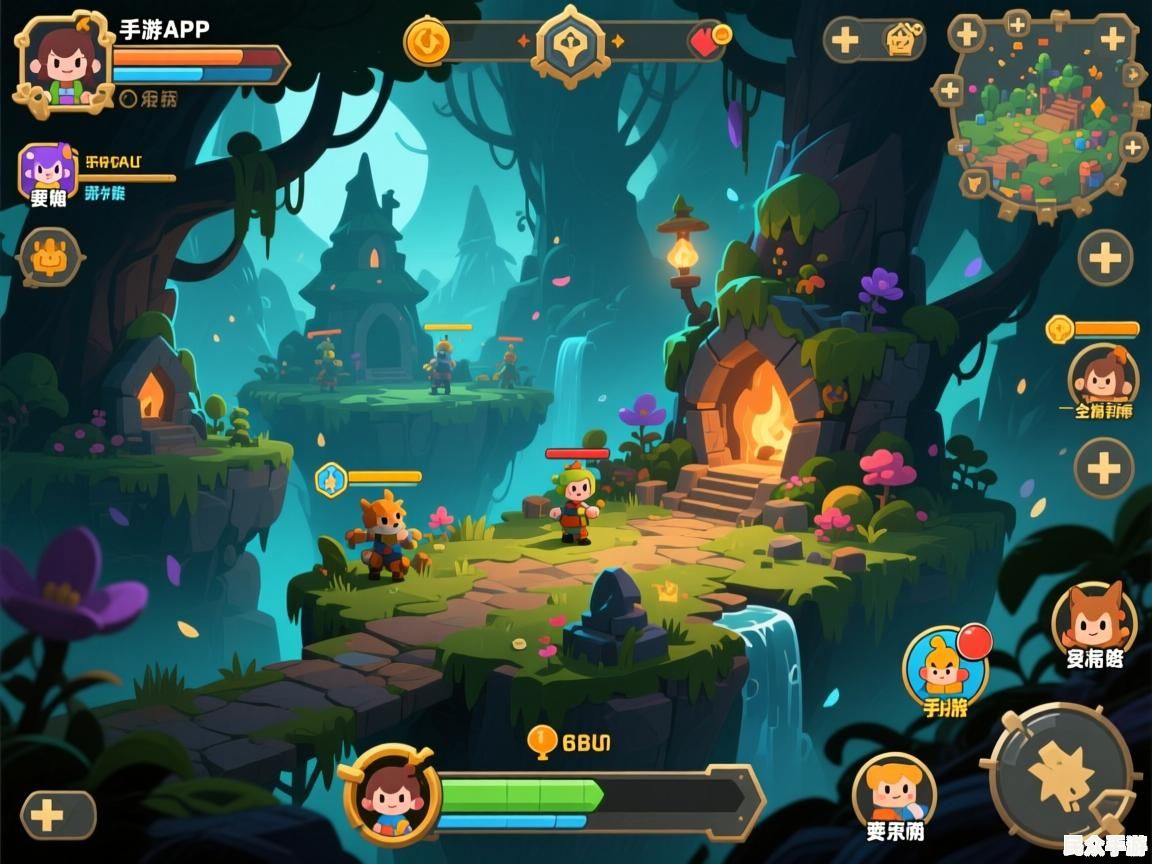1152x864 pixels.
Task: Click the red gem currency icon
Action: (x=708, y=40)
